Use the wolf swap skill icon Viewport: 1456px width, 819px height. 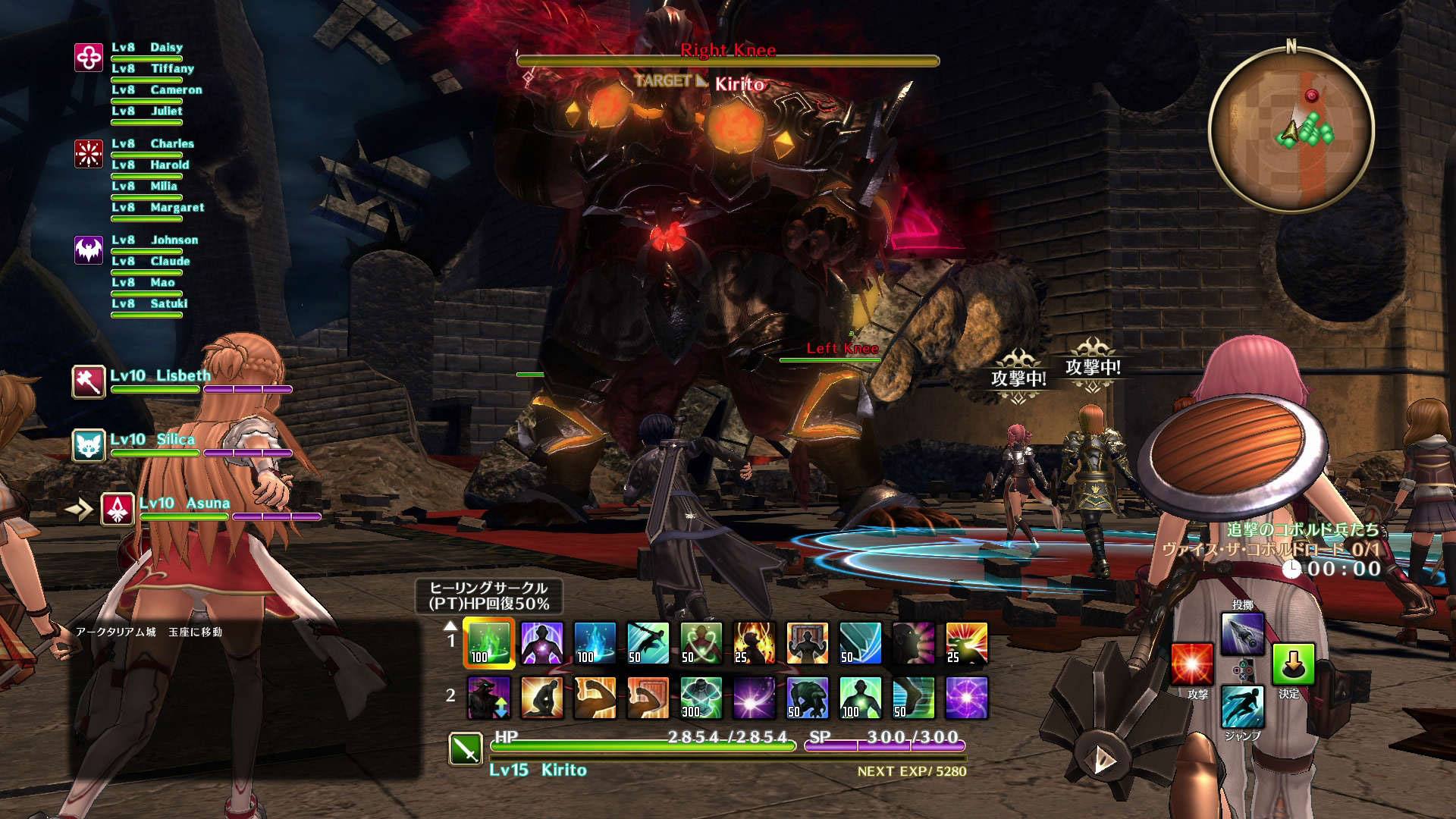489,698
